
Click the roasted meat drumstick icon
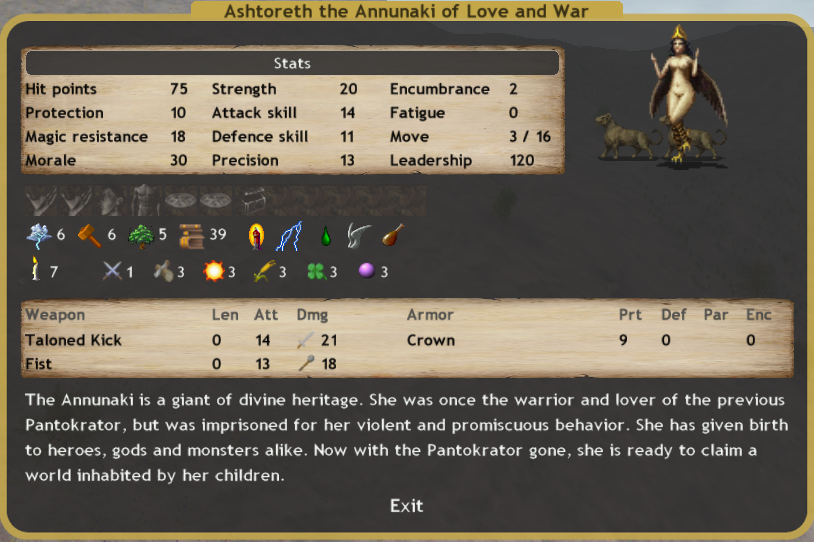point(393,236)
